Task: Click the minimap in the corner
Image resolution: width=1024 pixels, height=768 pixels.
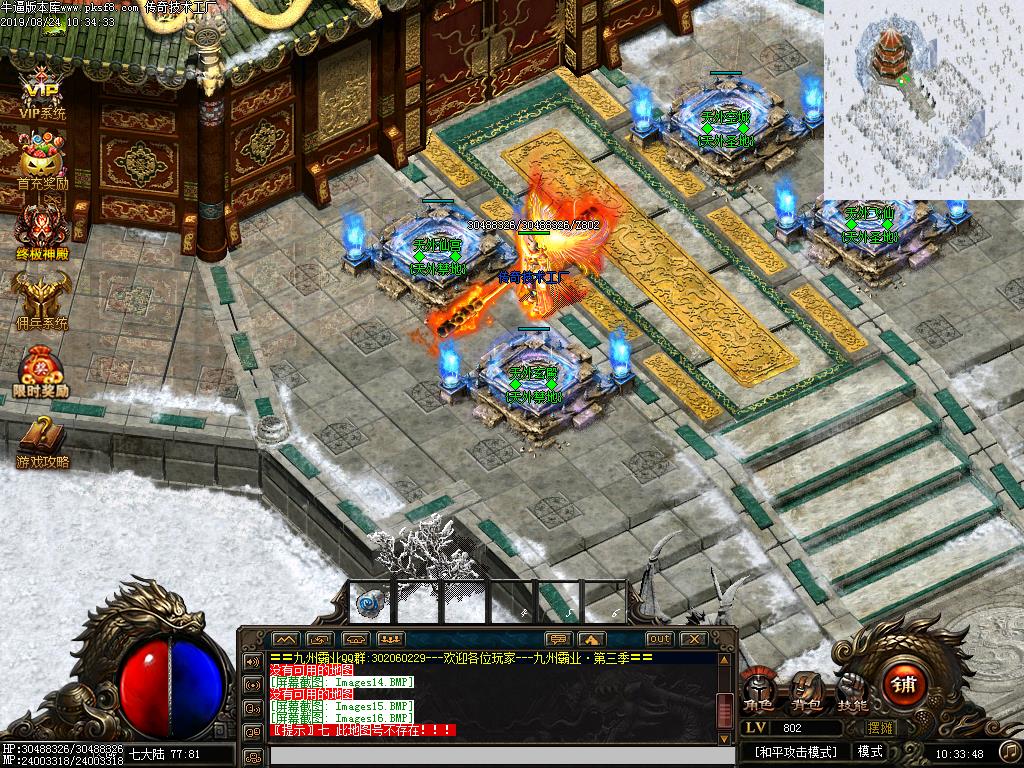Action: coord(922,100)
